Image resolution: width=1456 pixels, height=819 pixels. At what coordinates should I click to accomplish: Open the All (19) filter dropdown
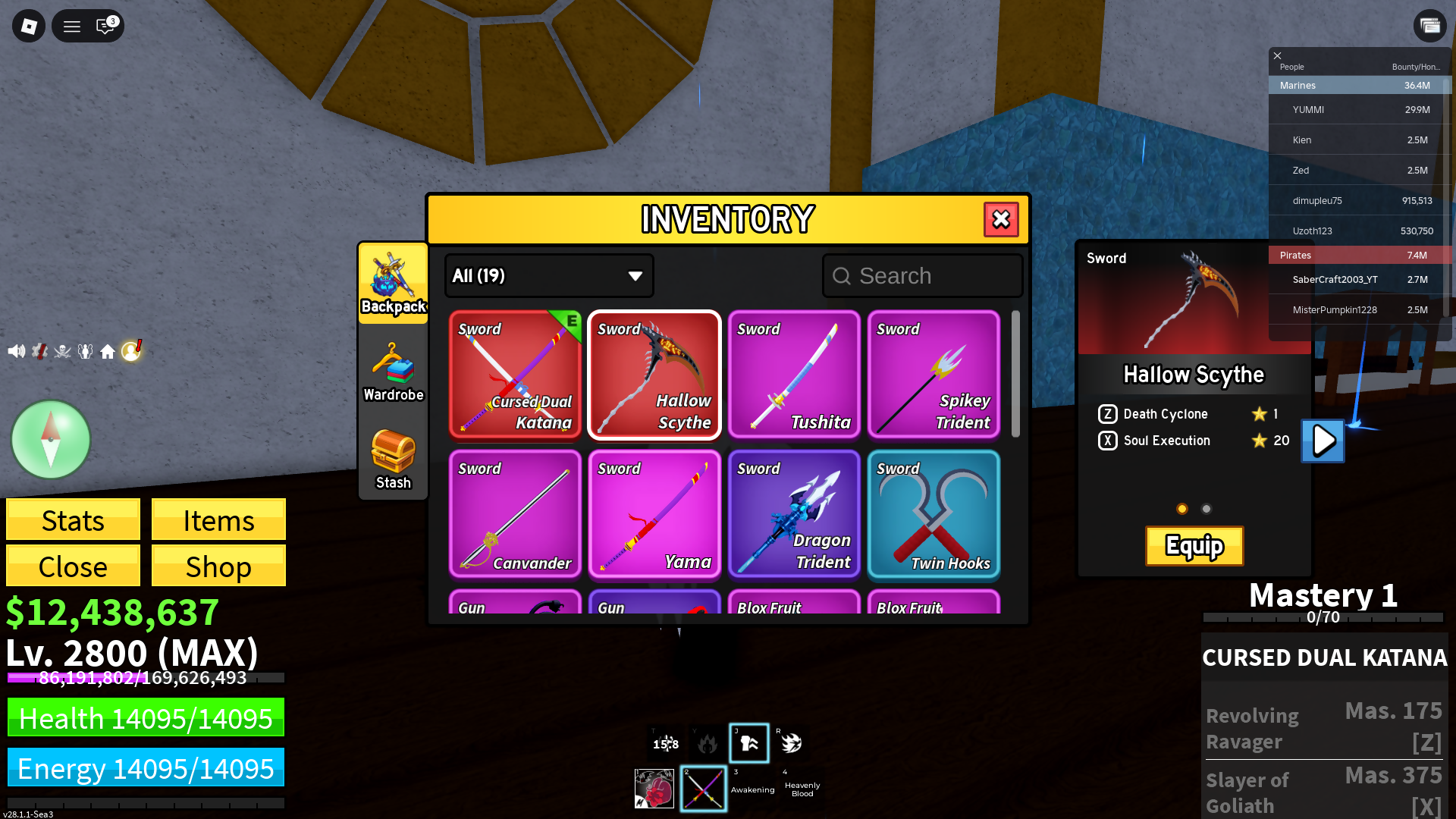548,276
